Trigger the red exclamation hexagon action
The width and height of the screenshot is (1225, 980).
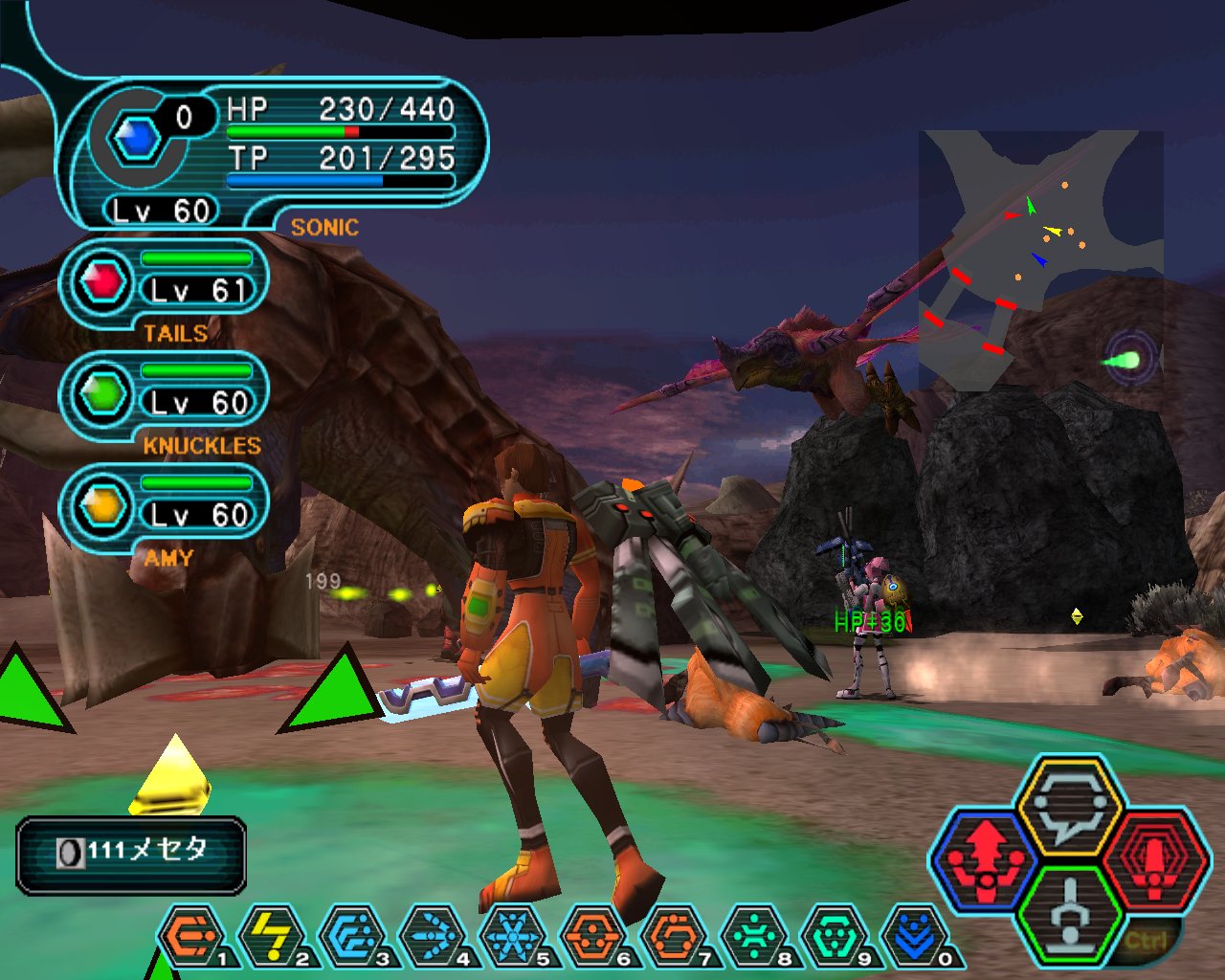coord(1154,857)
